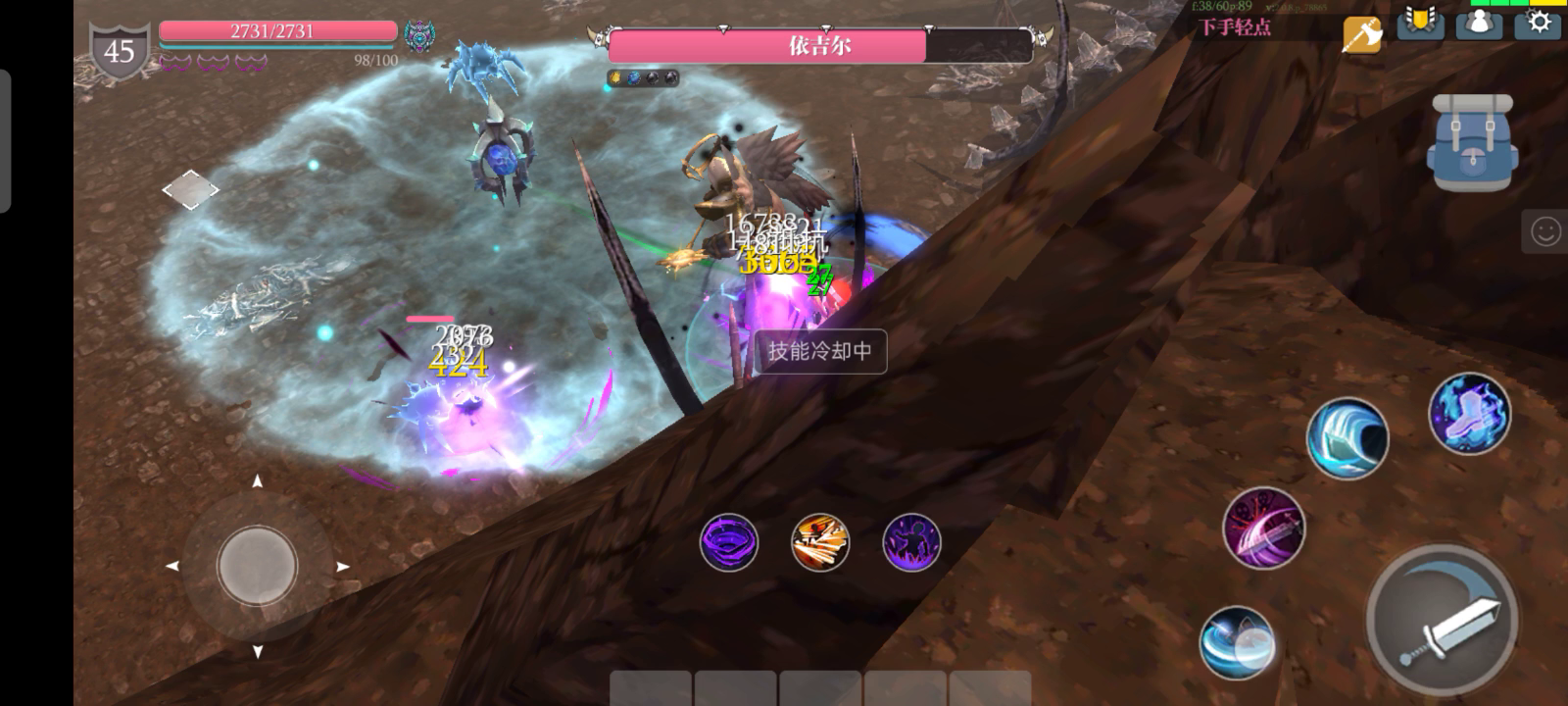
Task: Cast the purple vortex skill
Action: pos(729,542)
